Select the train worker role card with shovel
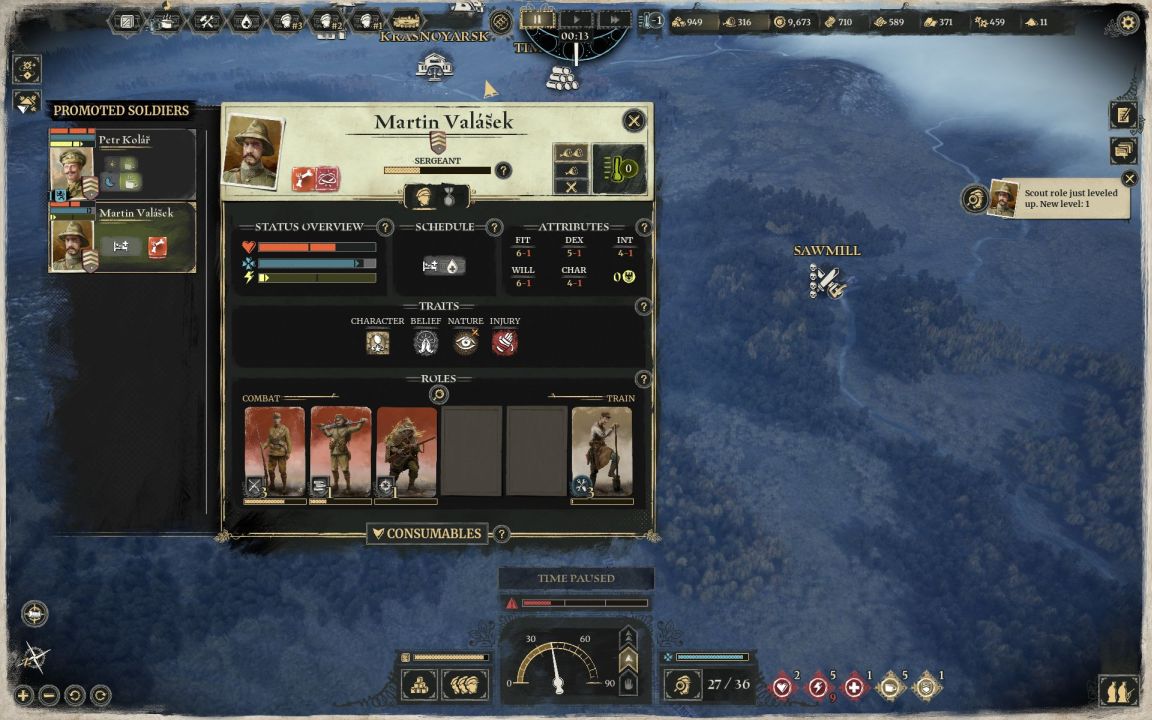Image resolution: width=1152 pixels, height=720 pixels. click(602, 452)
